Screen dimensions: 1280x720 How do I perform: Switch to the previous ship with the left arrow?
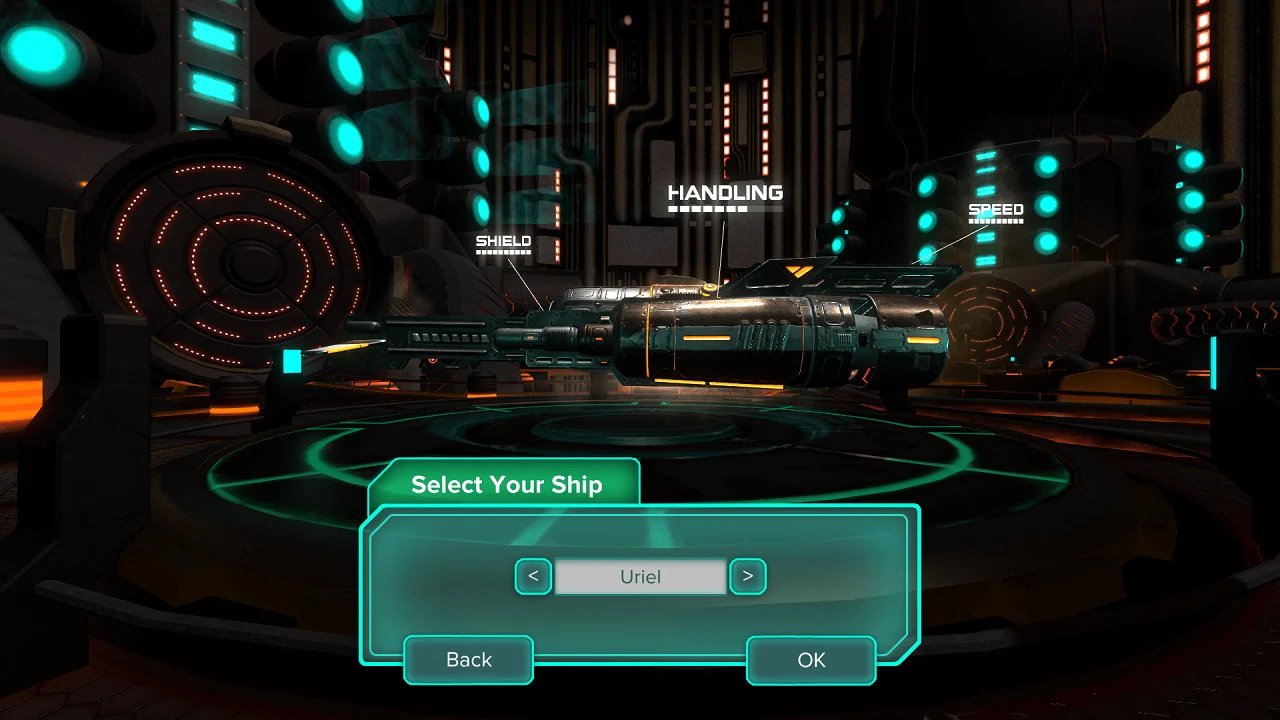[x=533, y=577]
